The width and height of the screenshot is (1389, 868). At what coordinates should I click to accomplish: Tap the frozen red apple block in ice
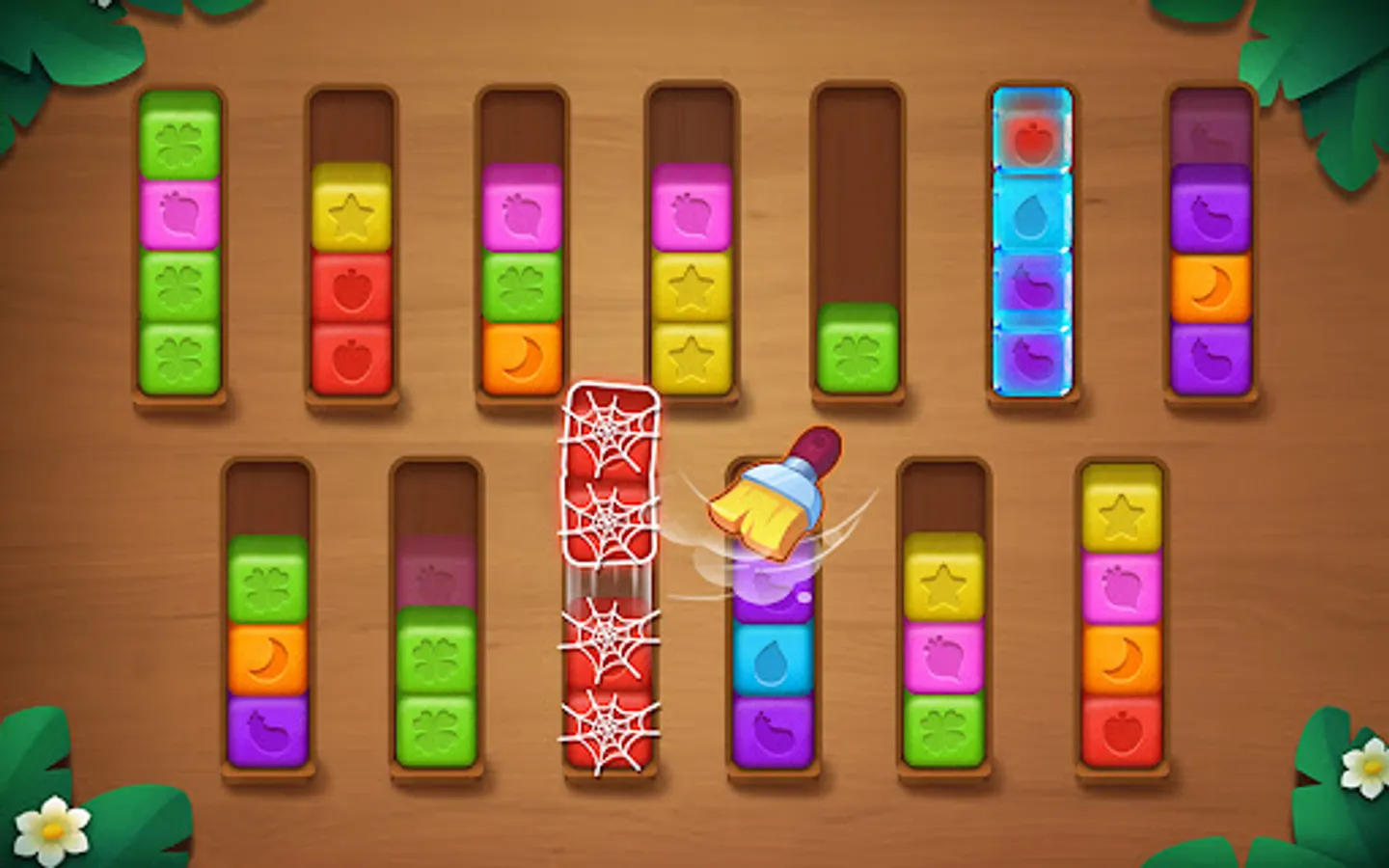(1032, 140)
